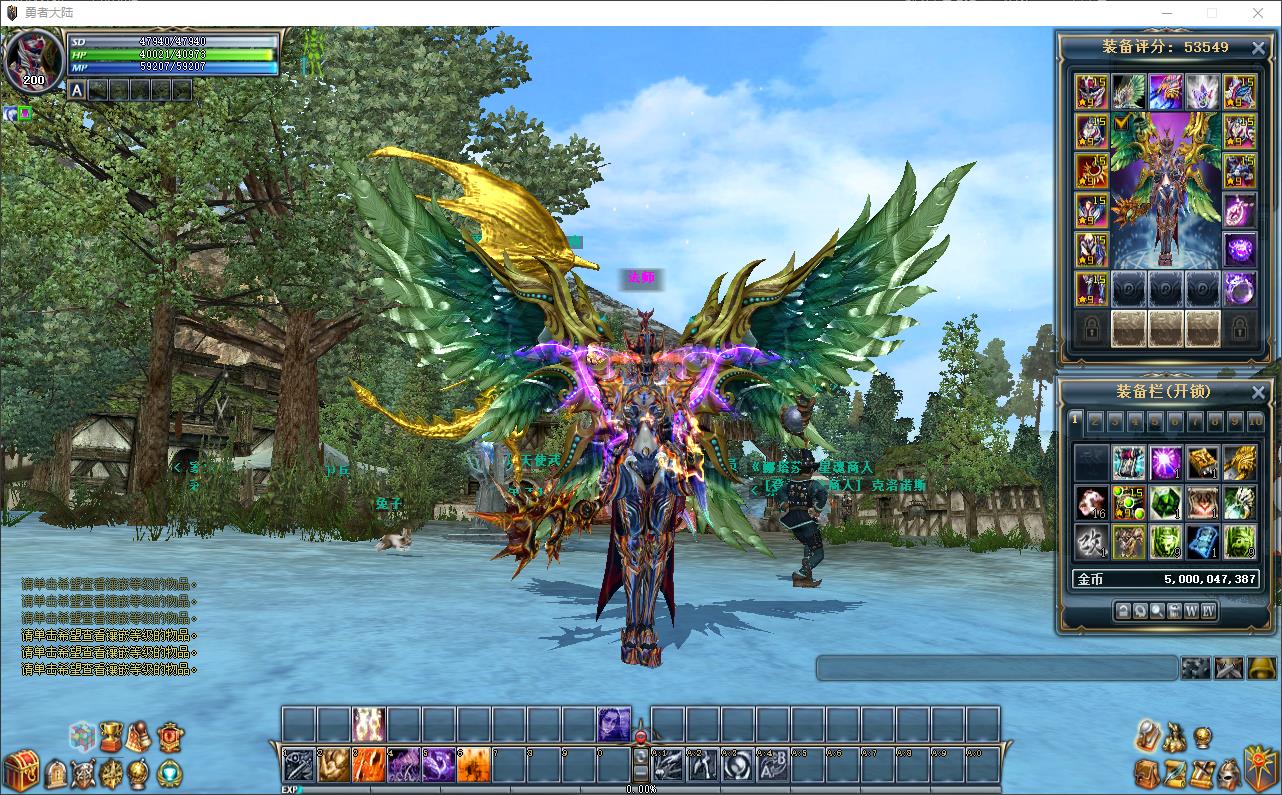Click the chat input box

point(996,668)
